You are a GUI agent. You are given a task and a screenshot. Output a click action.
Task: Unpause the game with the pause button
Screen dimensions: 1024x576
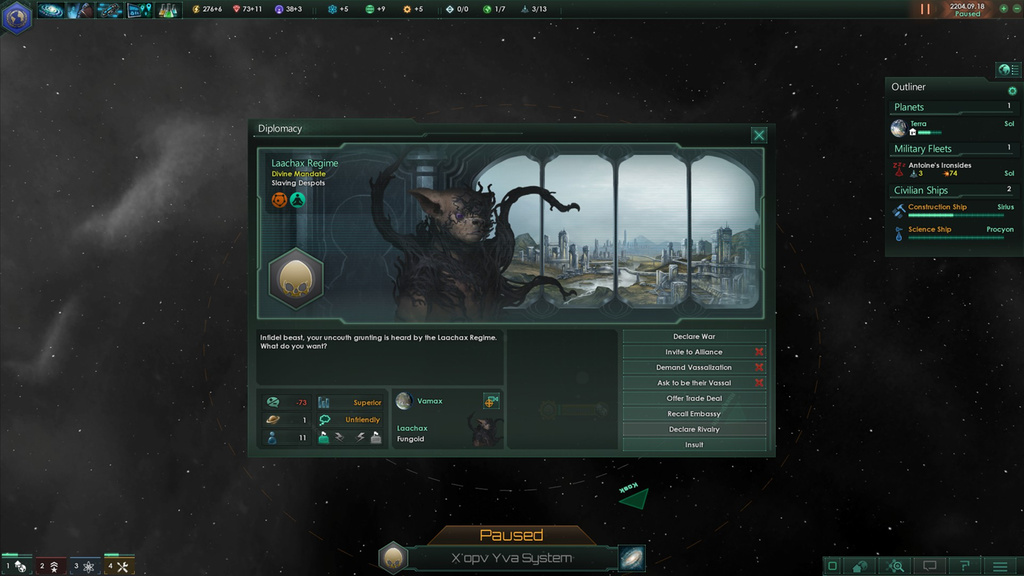point(925,9)
